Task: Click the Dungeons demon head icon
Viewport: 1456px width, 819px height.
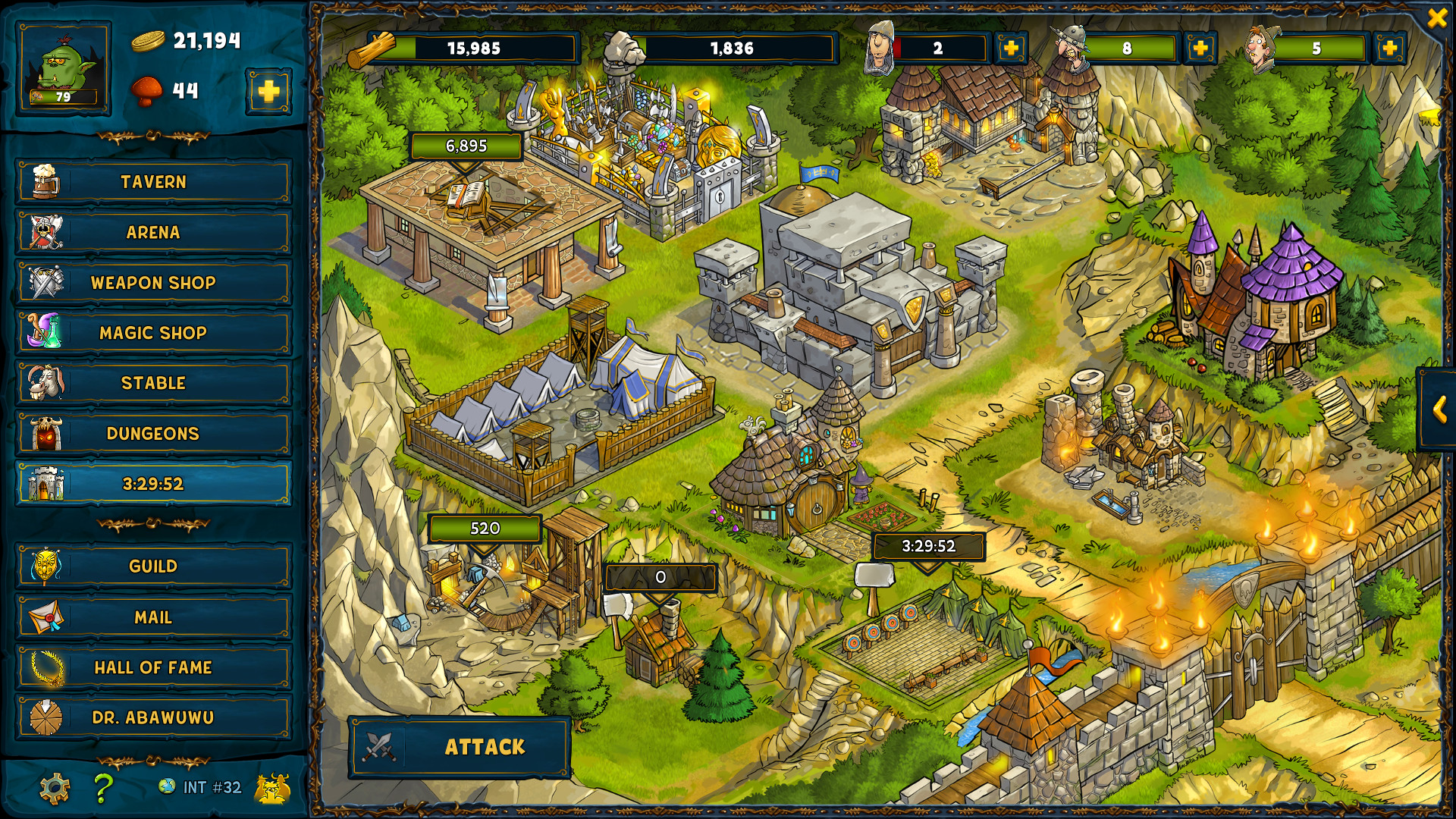Action: 47,433
